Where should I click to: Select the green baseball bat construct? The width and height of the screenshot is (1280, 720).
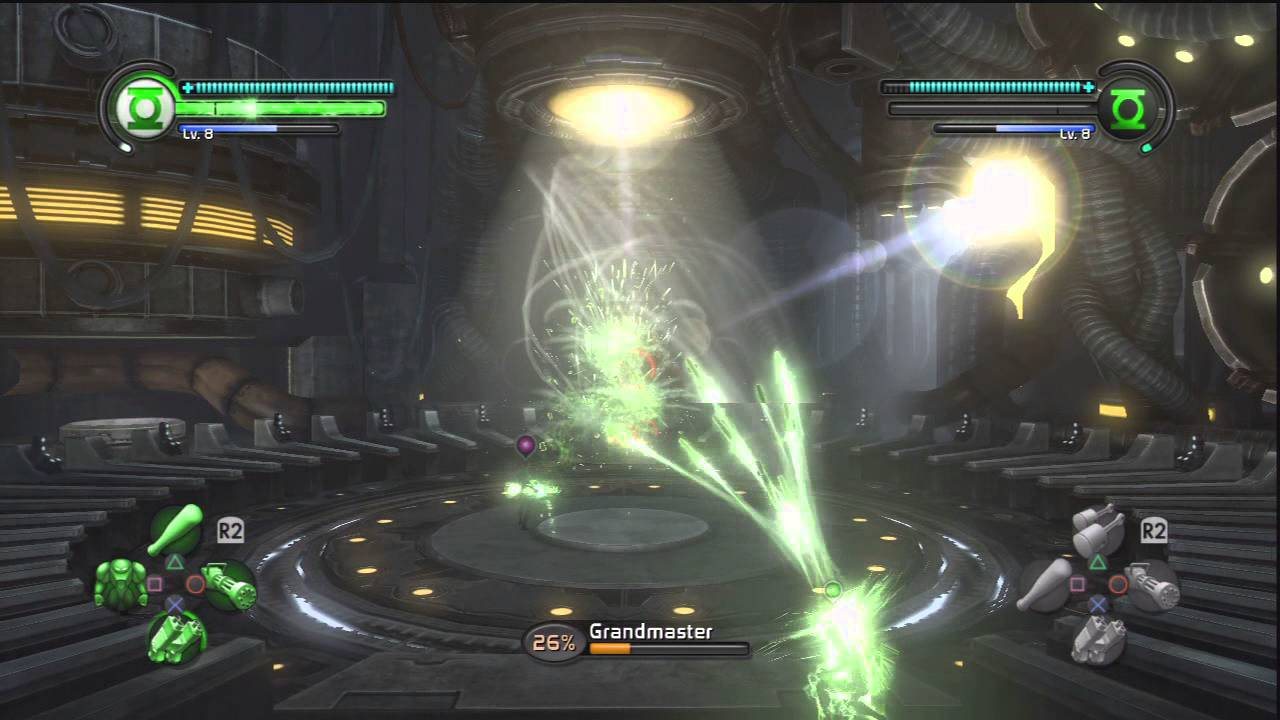point(174,531)
